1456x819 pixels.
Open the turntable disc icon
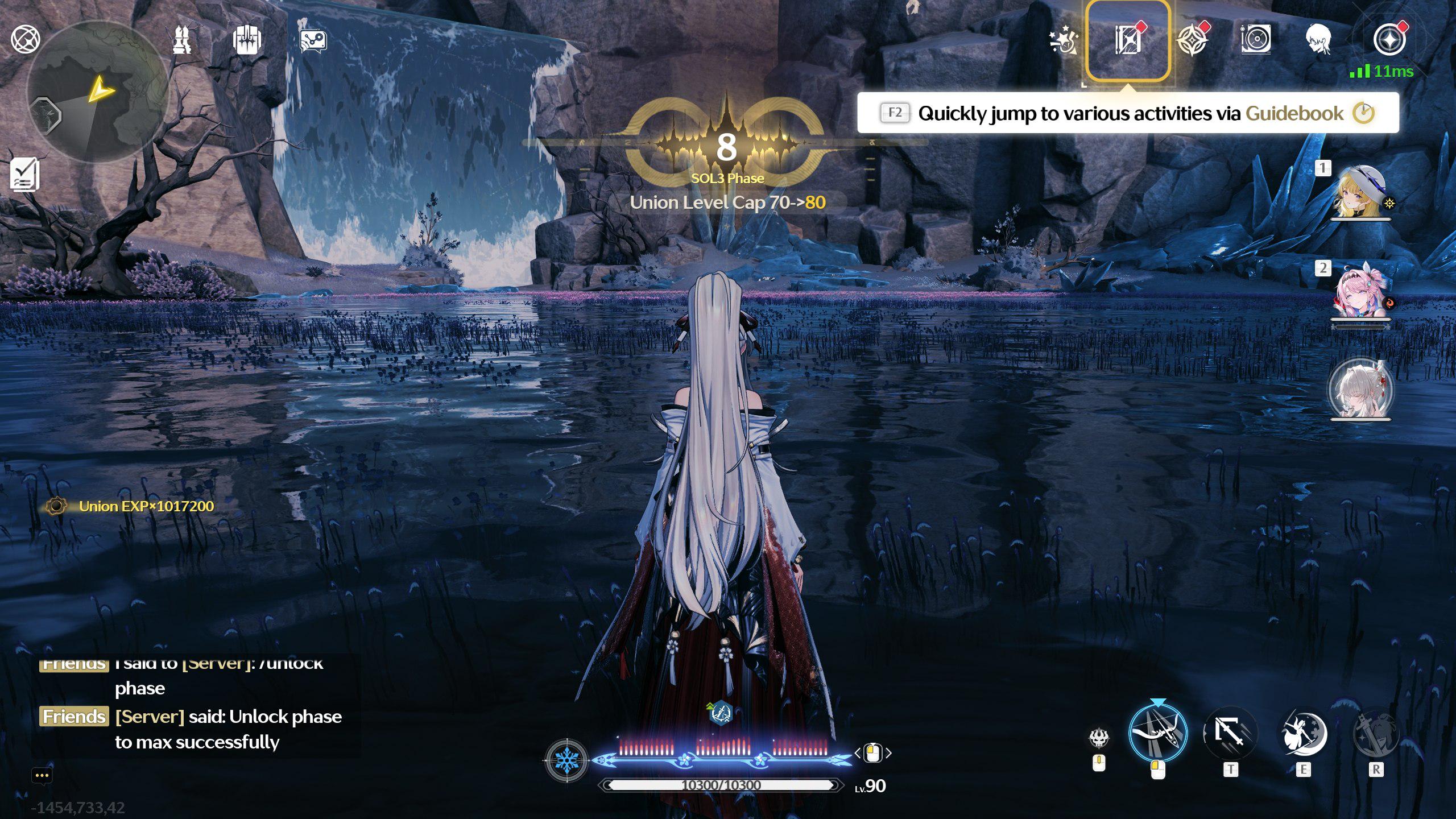1256,40
